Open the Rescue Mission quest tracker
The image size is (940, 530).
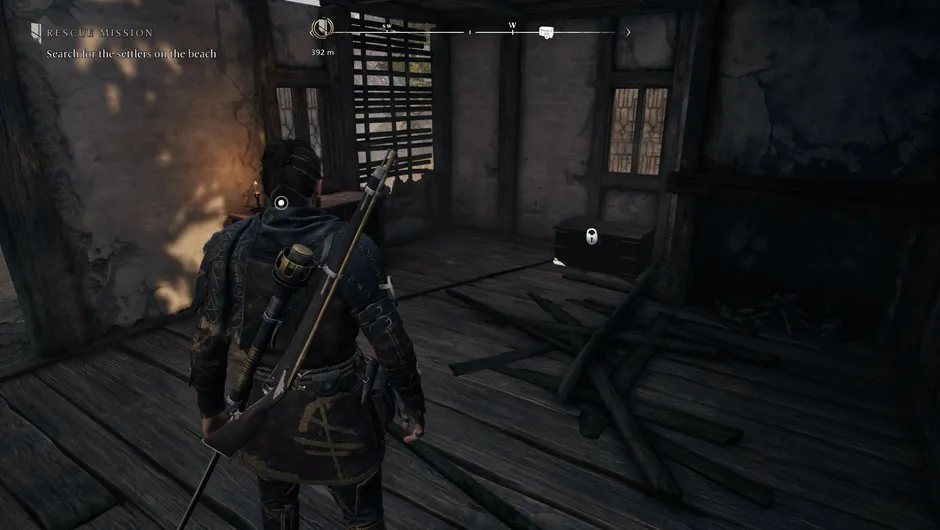(x=99, y=33)
